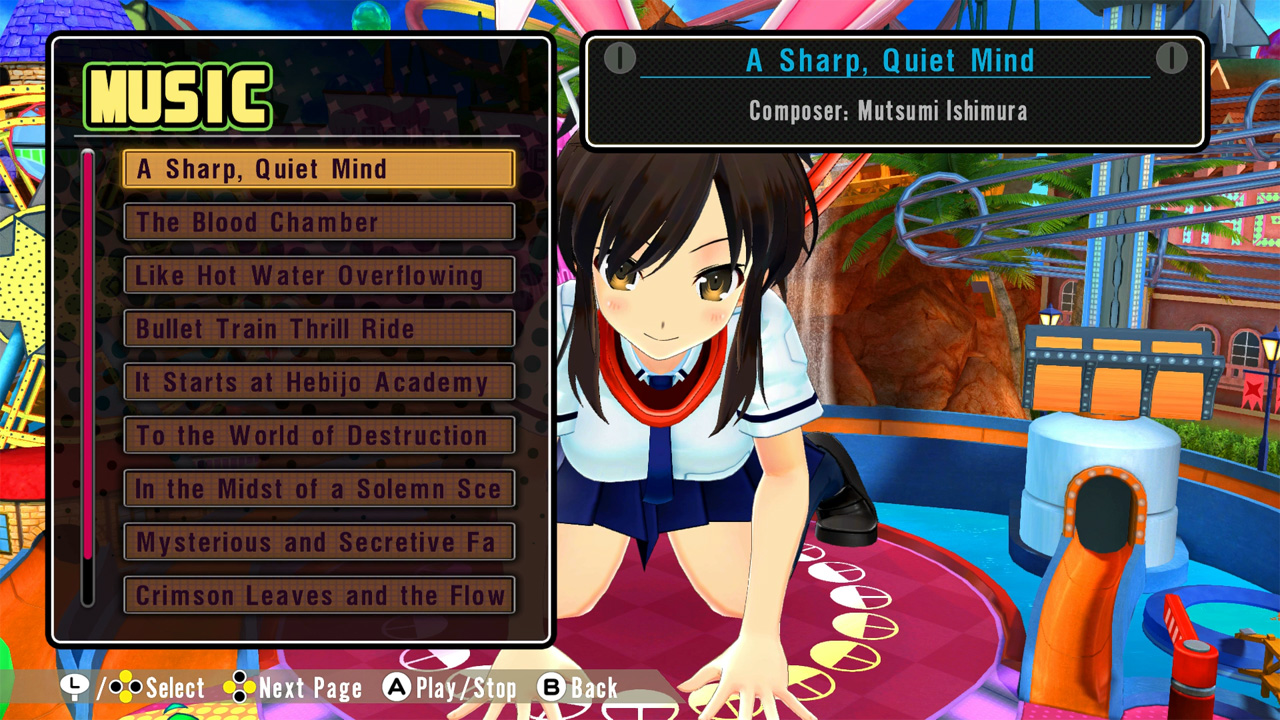Select Like Hot Water Overflowing track

pos(318,276)
